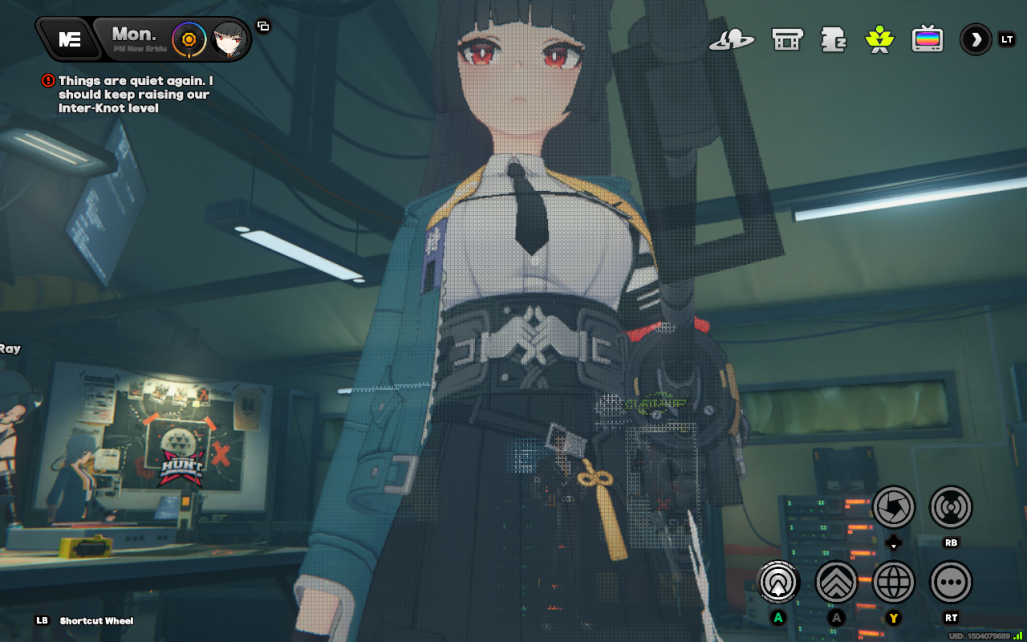Activate the signal broadcast waves button
Screen dimensions: 1027x642
point(951,507)
